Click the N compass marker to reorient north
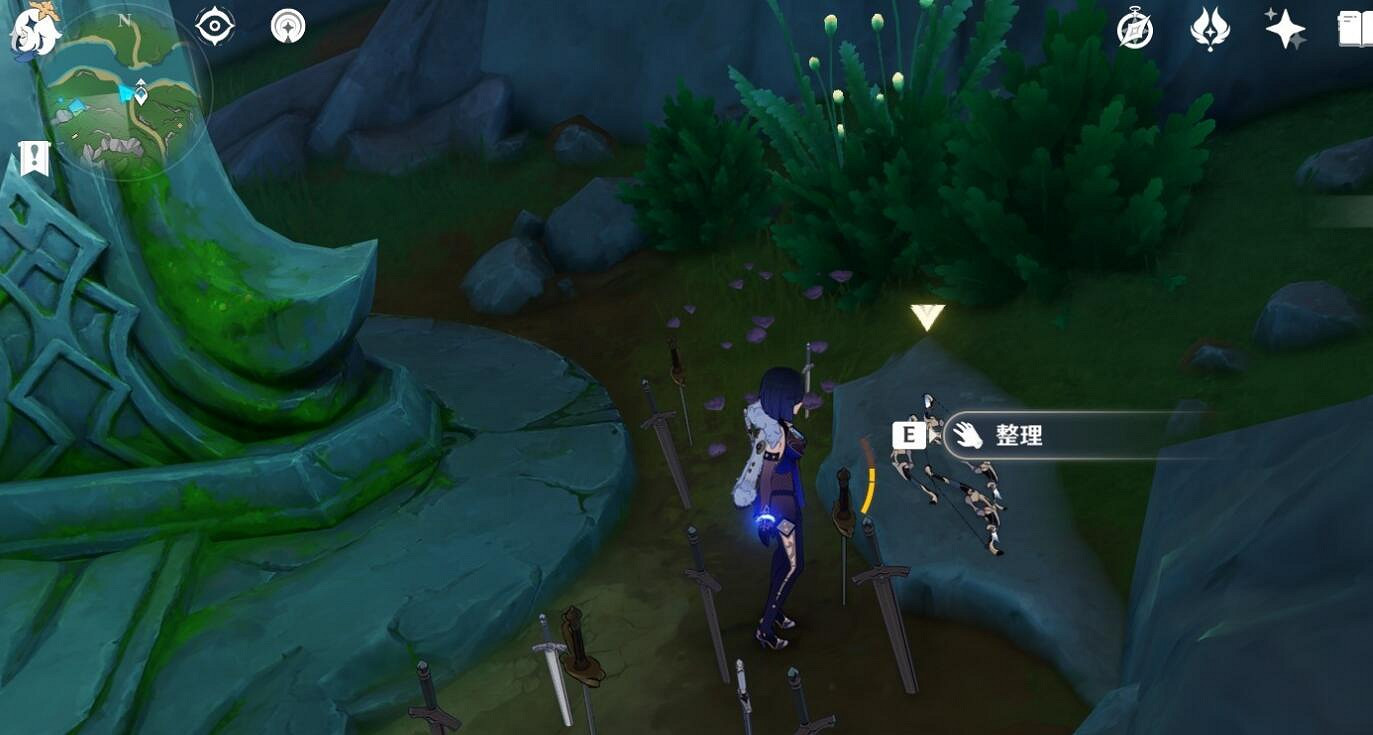This screenshot has height=735, width=1373. tap(124, 19)
